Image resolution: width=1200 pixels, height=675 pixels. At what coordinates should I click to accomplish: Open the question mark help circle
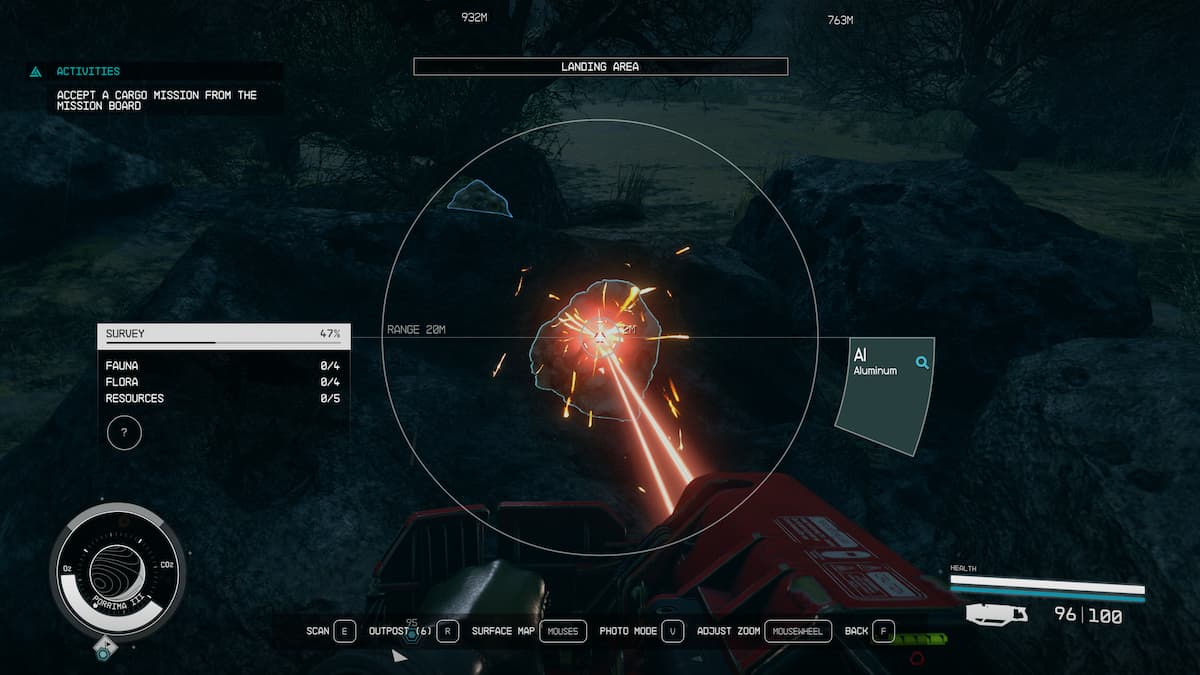pyautogui.click(x=124, y=433)
